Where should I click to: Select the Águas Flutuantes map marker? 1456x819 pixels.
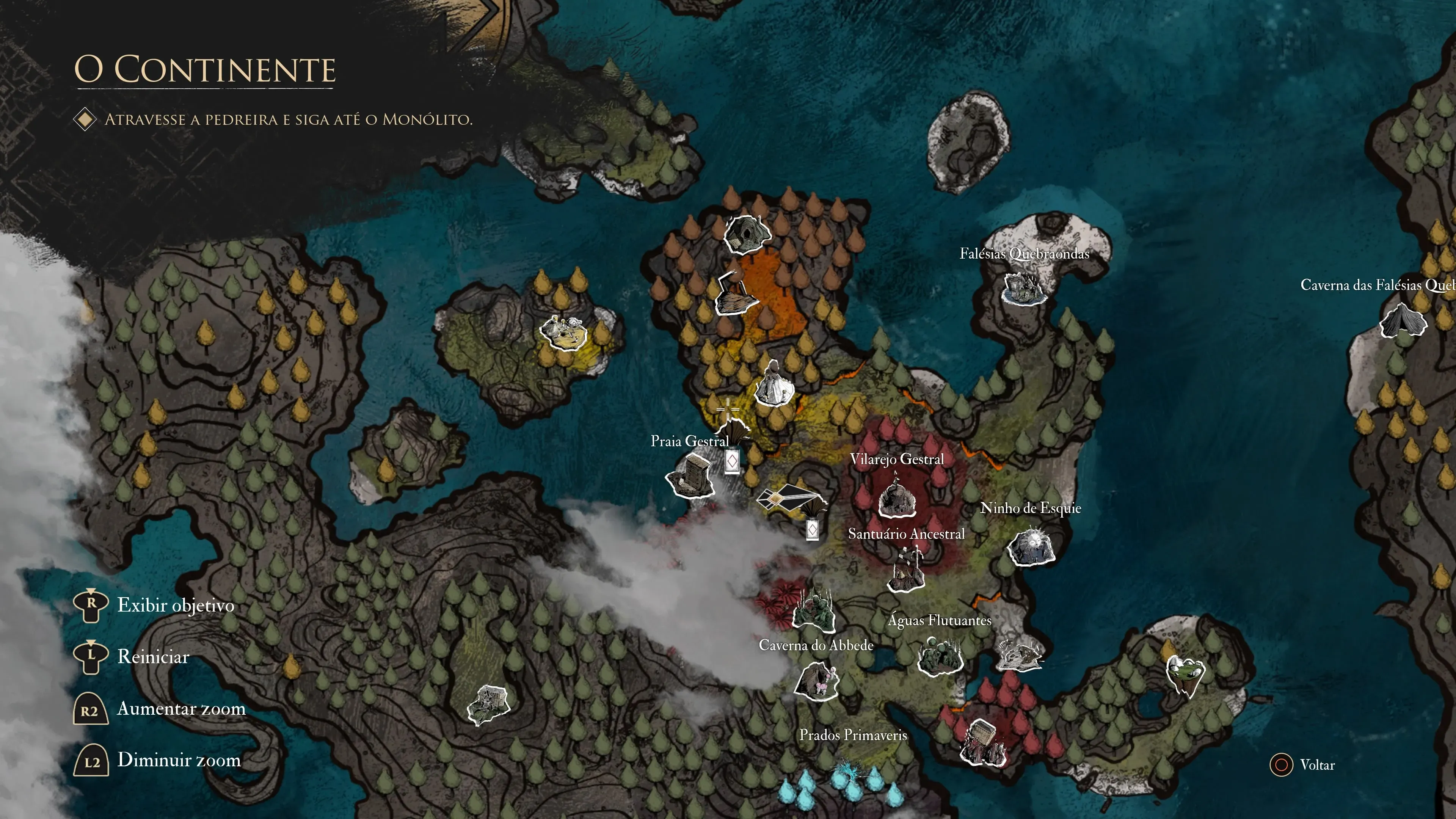[x=940, y=656]
